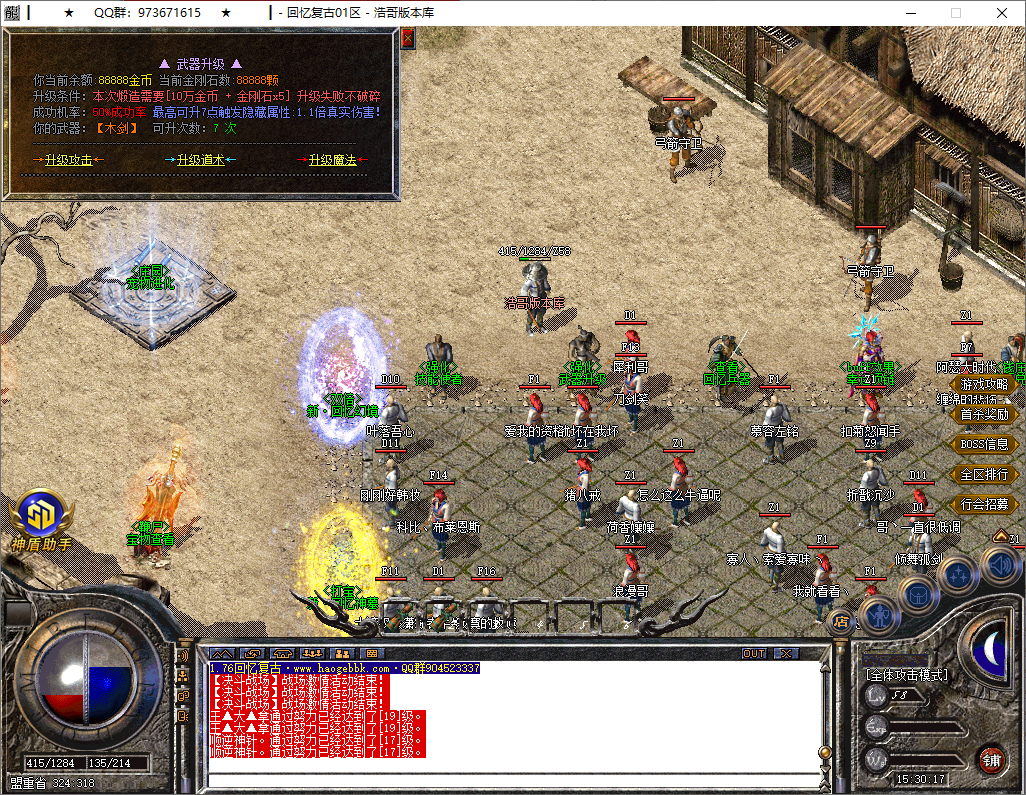Open the 游戏攻略 game guide

coord(984,384)
